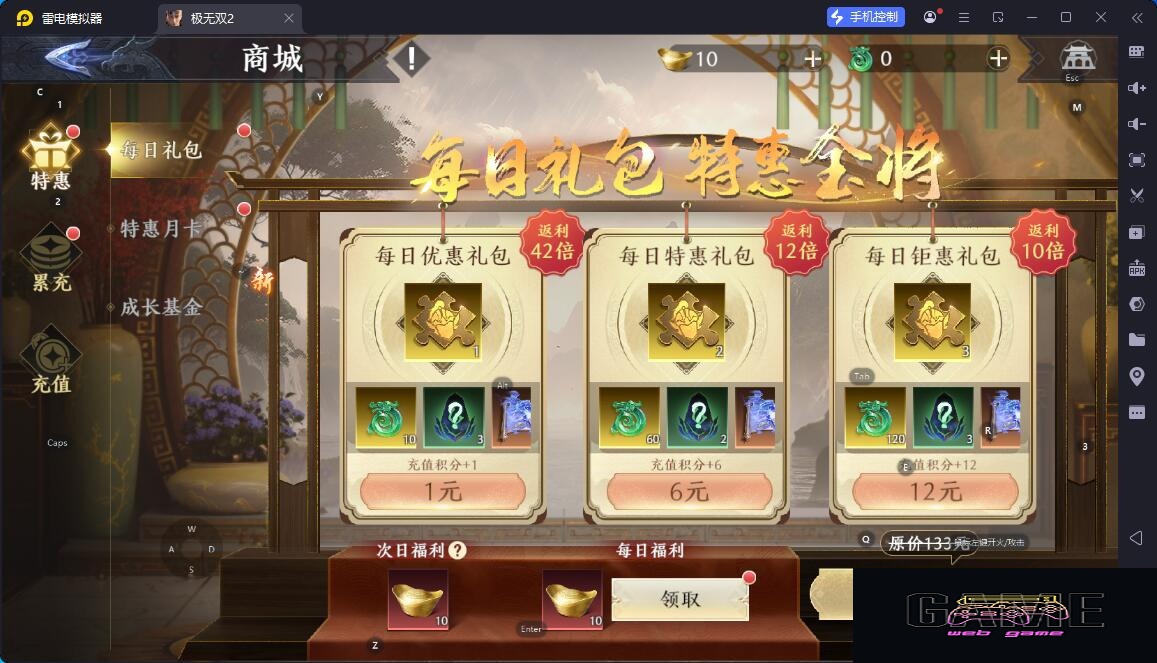Screen dimensions: 1157x663
Task: Open the 手机控制 phone control button
Action: tap(866, 17)
